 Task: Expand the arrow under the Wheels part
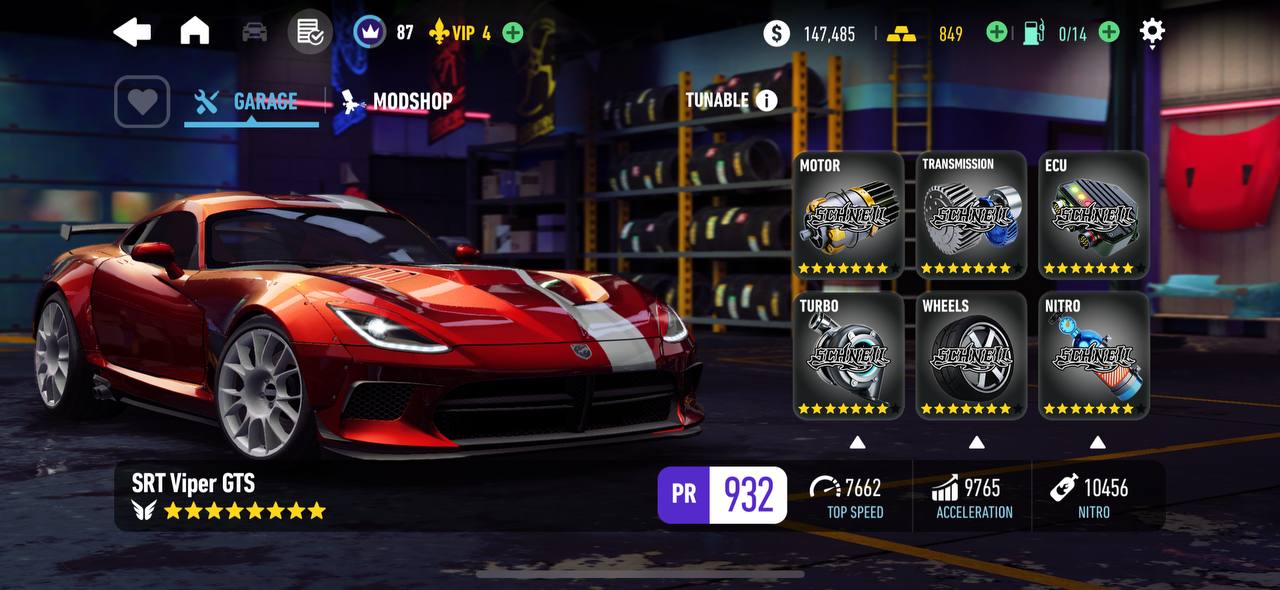pyautogui.click(x=976, y=442)
